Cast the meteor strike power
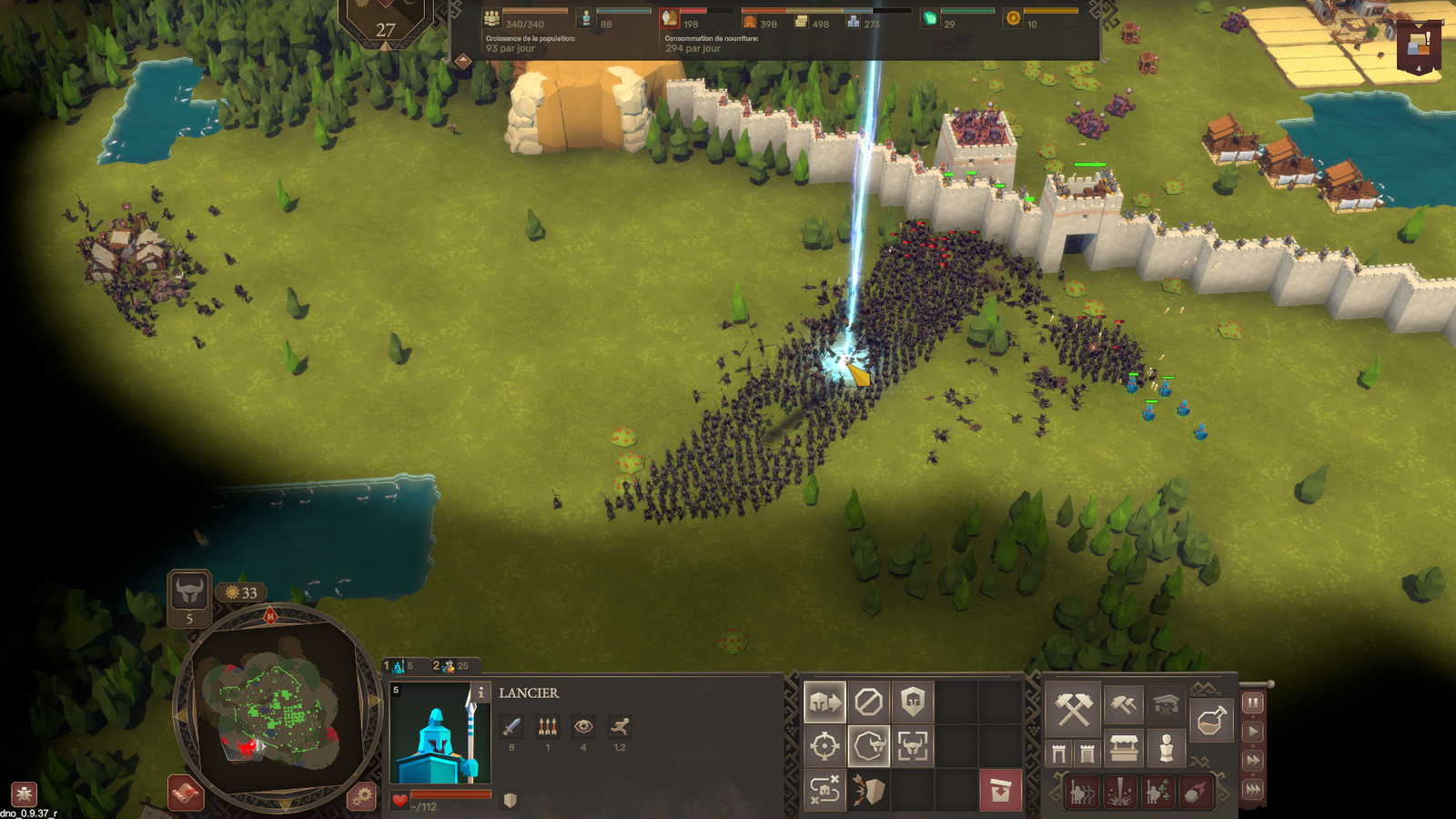Viewport: 1456px width, 819px height. coord(1195,793)
